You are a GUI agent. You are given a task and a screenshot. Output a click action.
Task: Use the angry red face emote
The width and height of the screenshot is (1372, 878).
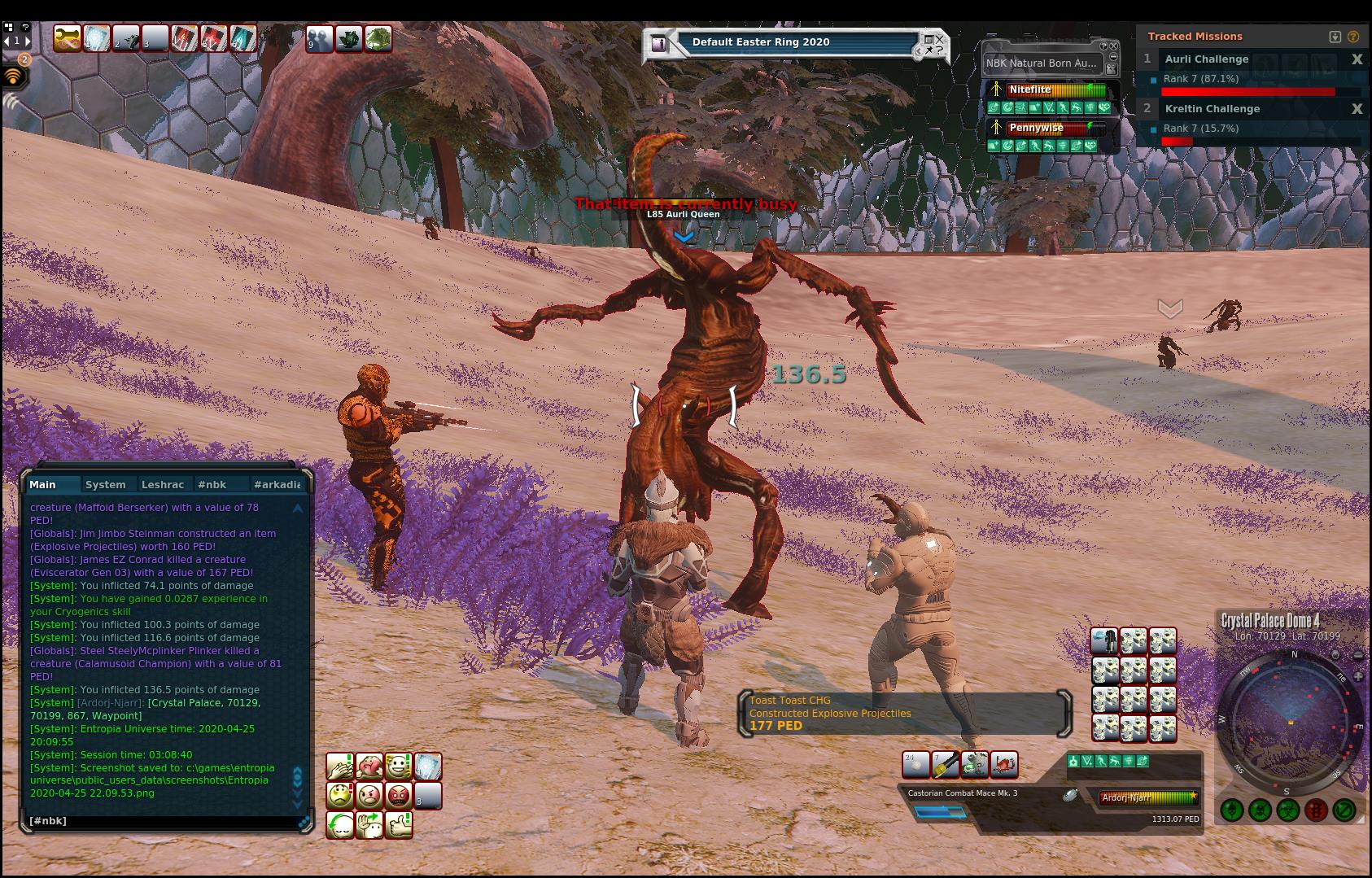398,795
